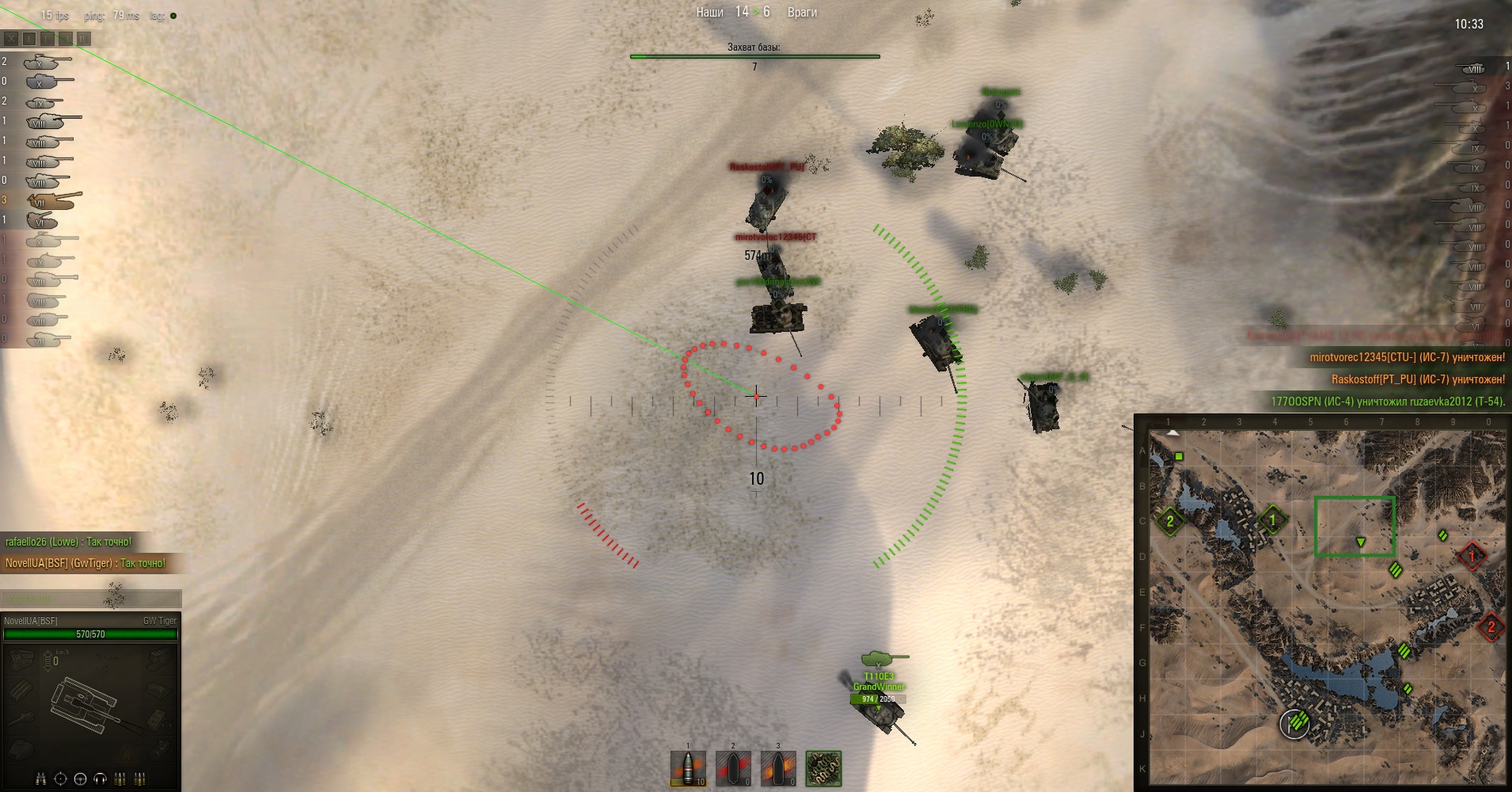This screenshot has width=1512, height=792.
Task: Click the engine module icon in damage panel
Action: tap(22, 659)
